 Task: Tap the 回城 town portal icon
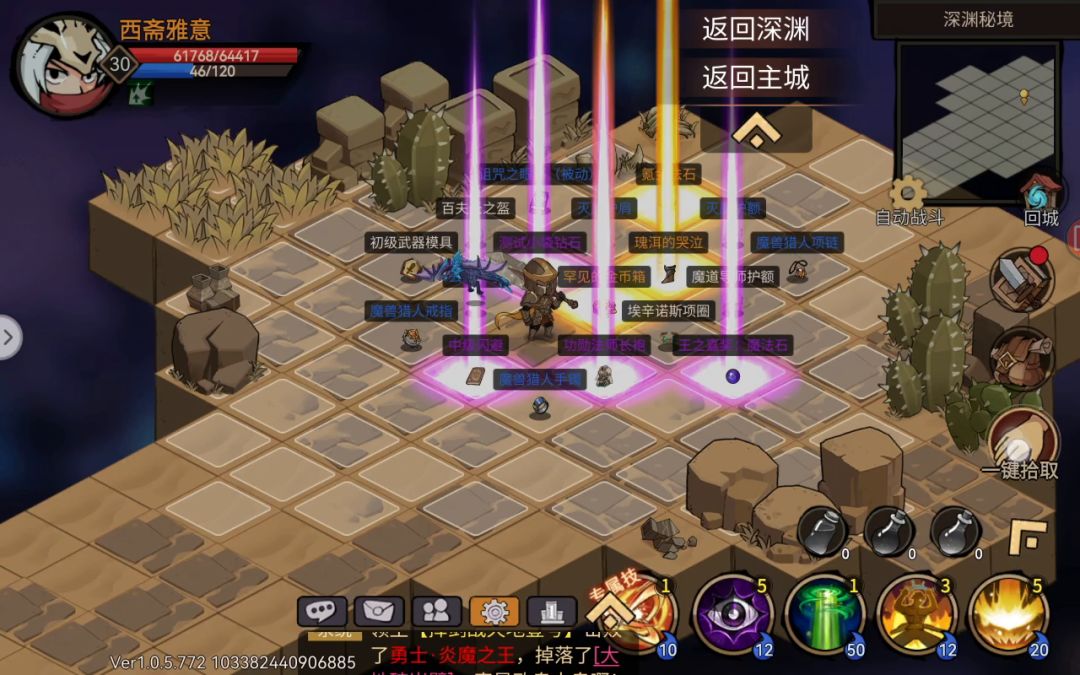(1040, 193)
